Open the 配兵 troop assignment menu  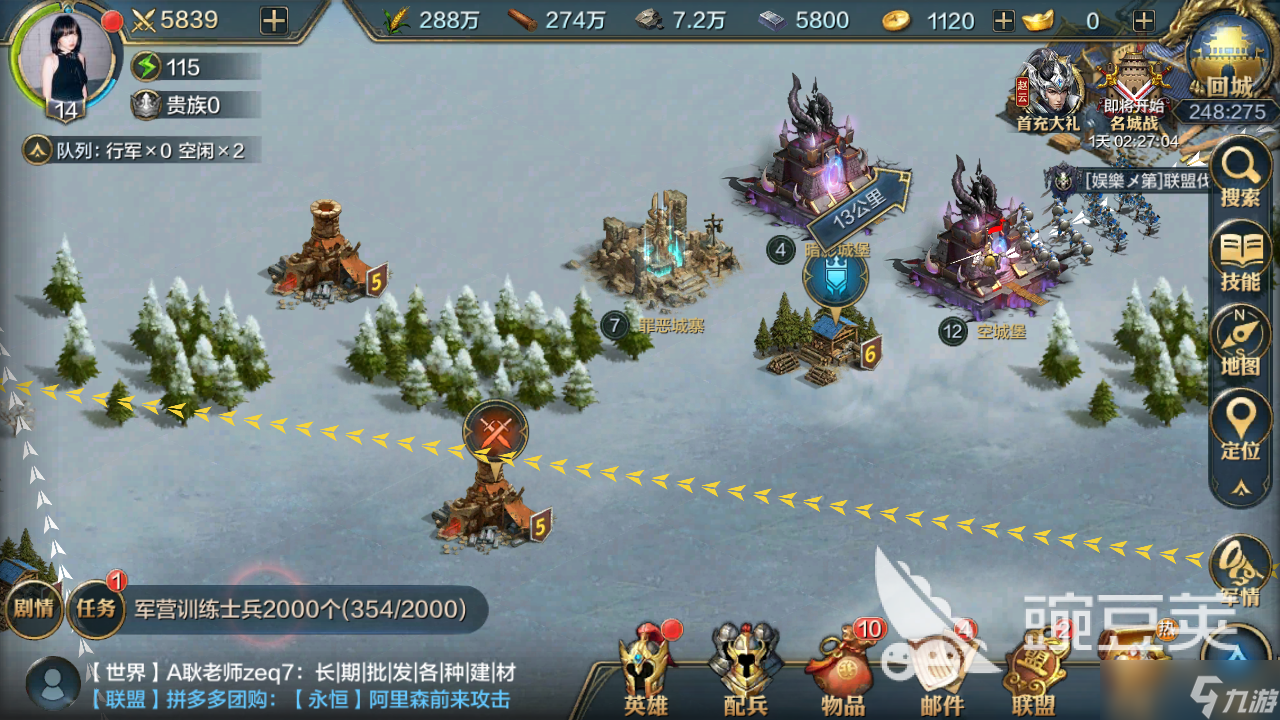(745, 670)
